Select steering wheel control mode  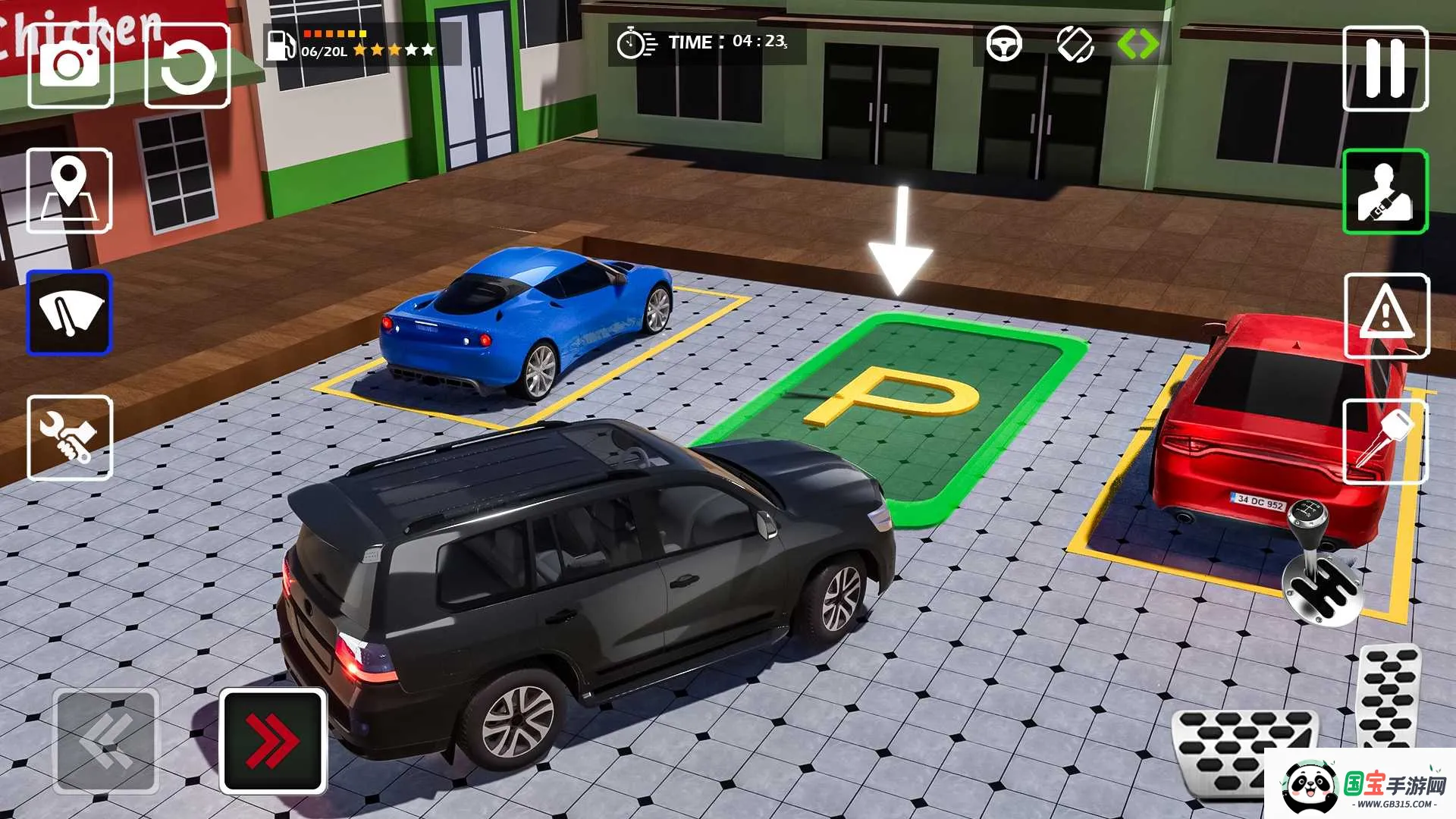click(1003, 44)
